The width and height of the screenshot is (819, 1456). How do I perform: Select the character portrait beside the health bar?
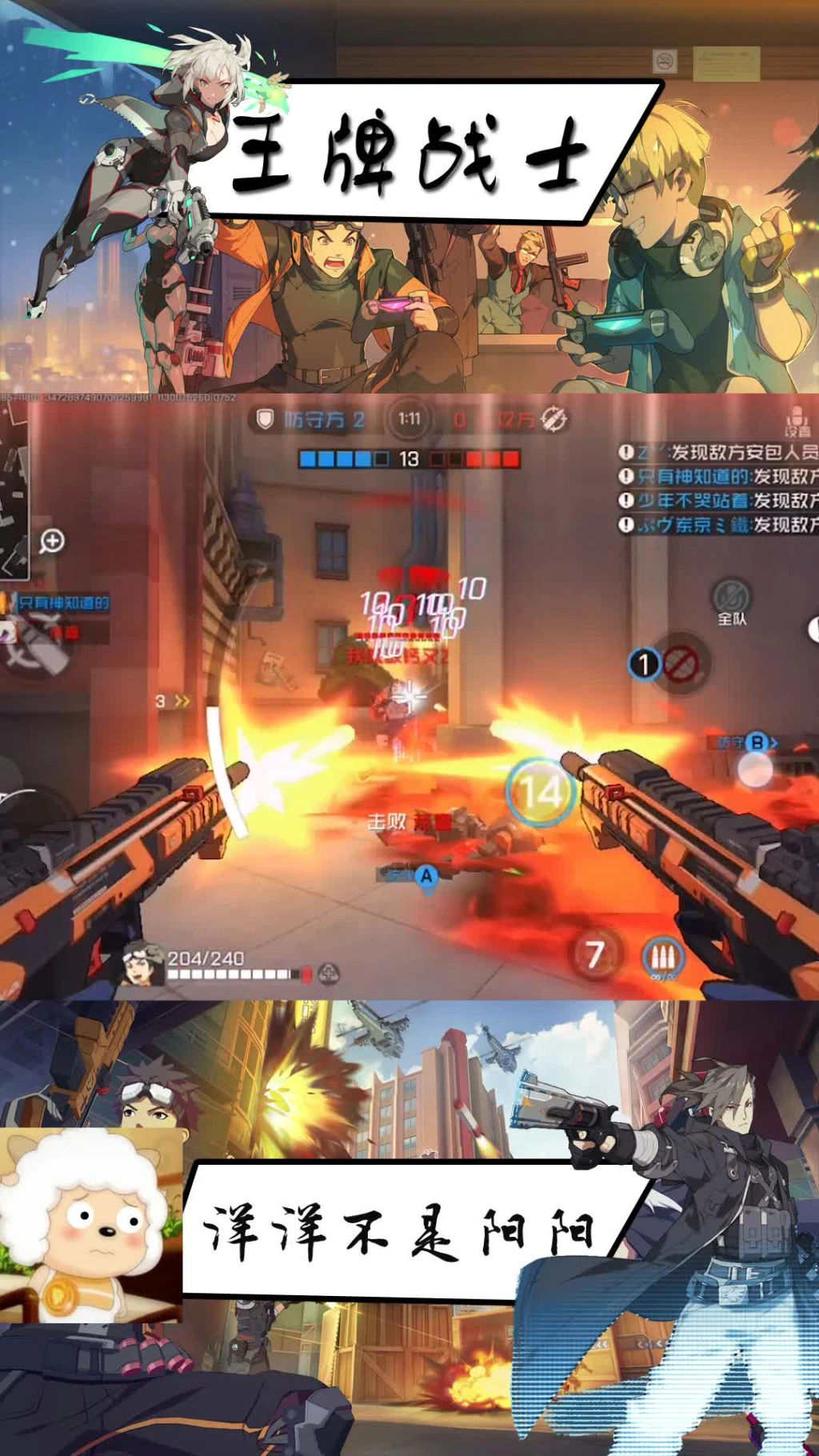click(142, 963)
